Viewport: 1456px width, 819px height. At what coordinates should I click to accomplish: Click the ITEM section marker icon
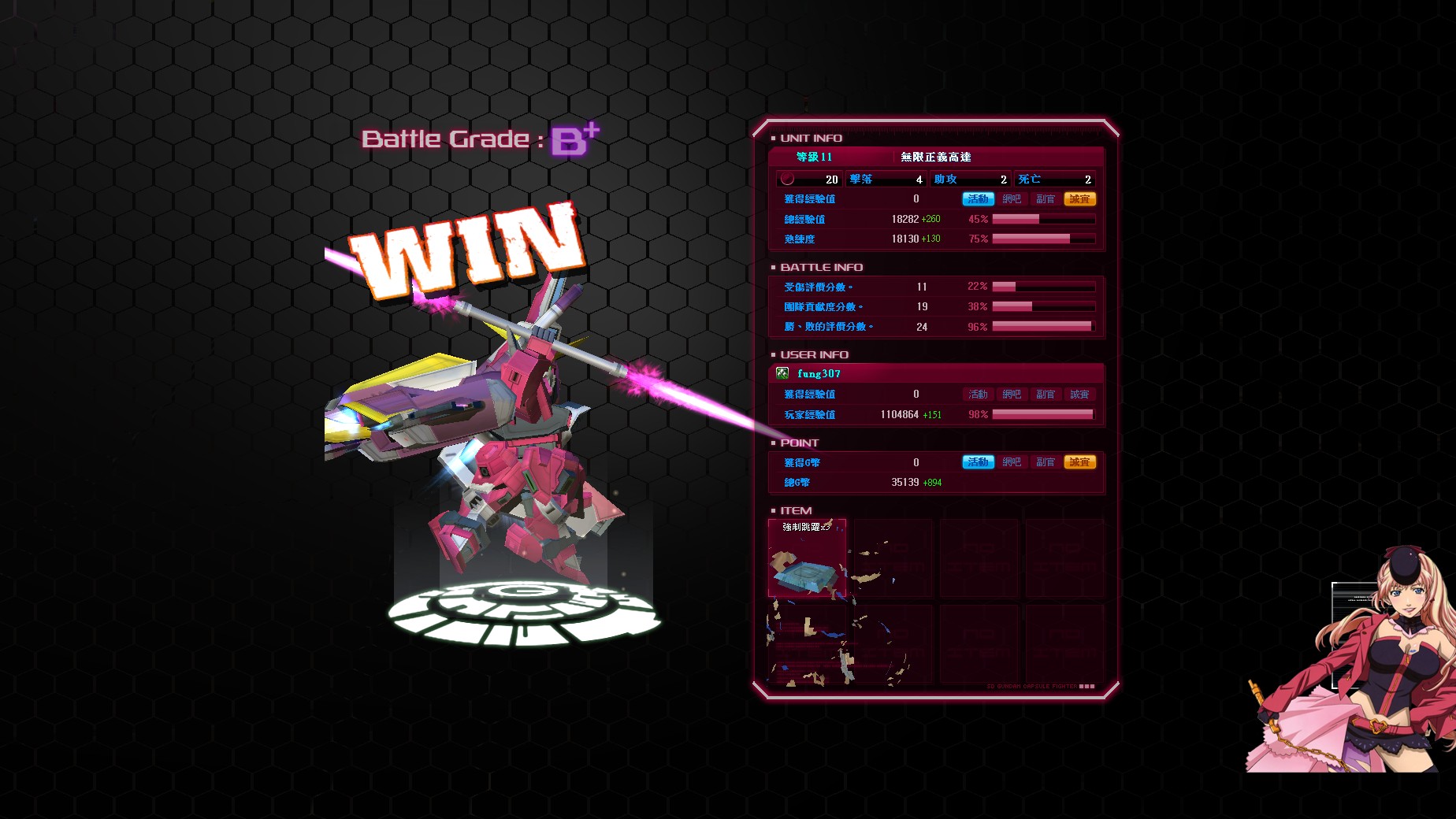click(772, 510)
